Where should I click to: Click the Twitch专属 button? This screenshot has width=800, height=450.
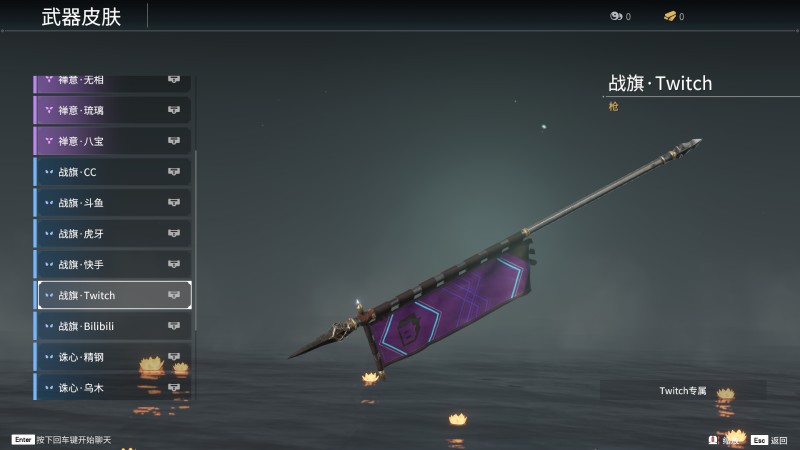[683, 390]
